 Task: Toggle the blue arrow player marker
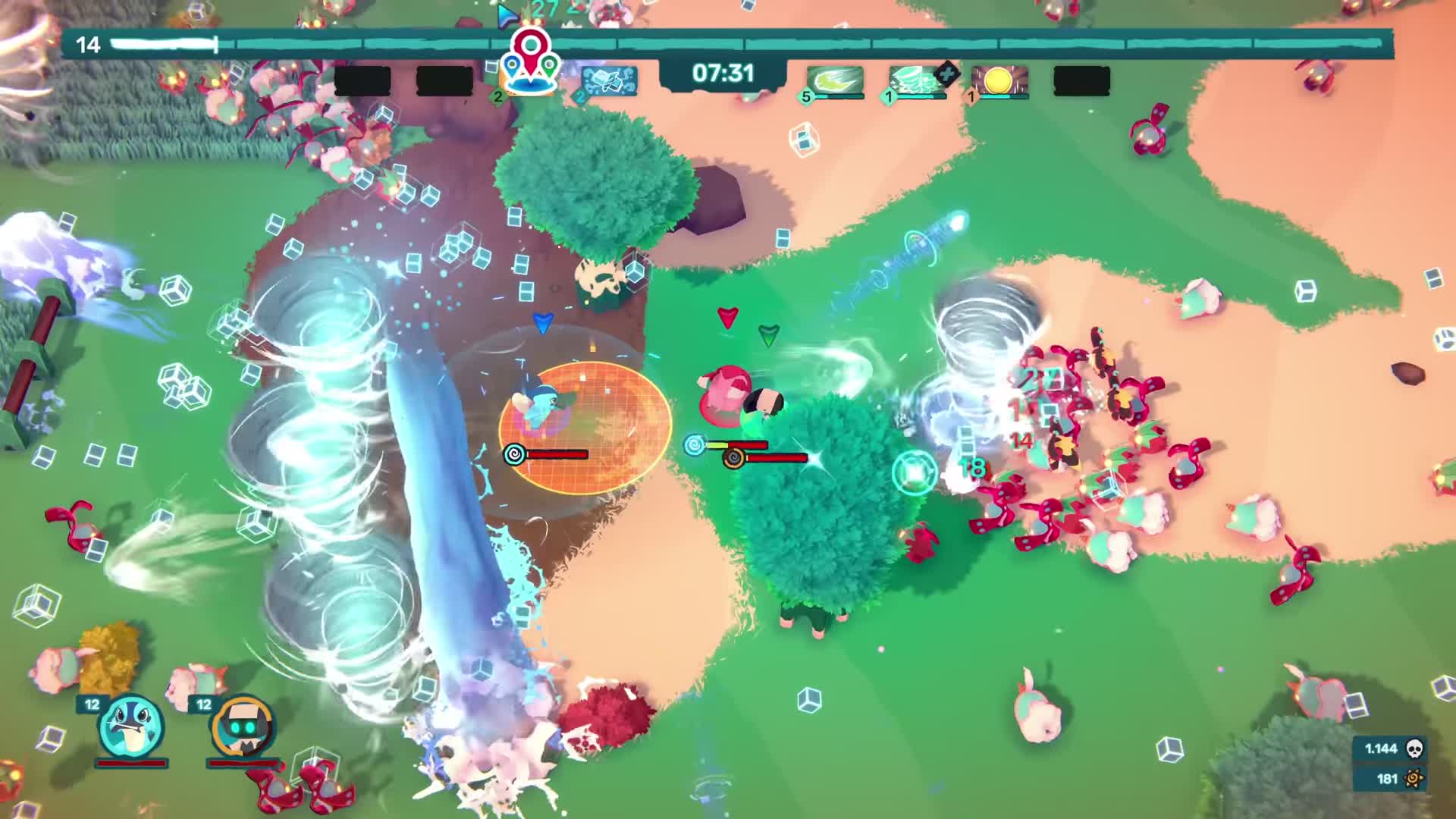tap(543, 322)
